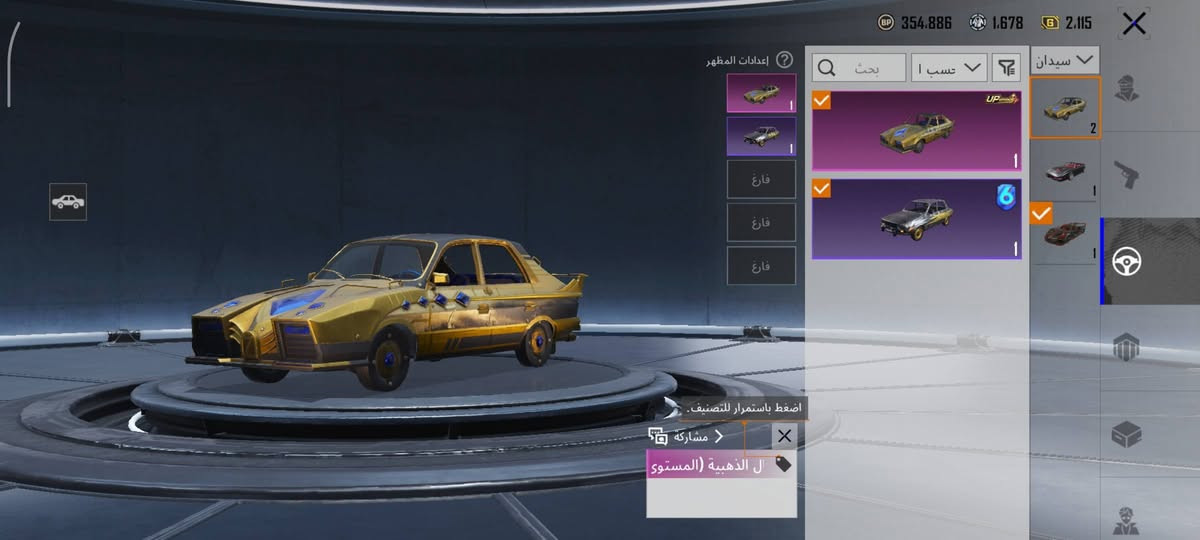The image size is (1200, 540).
Task: Choose the gold sedan thumbnail in the vehicle column
Action: coord(1065,108)
